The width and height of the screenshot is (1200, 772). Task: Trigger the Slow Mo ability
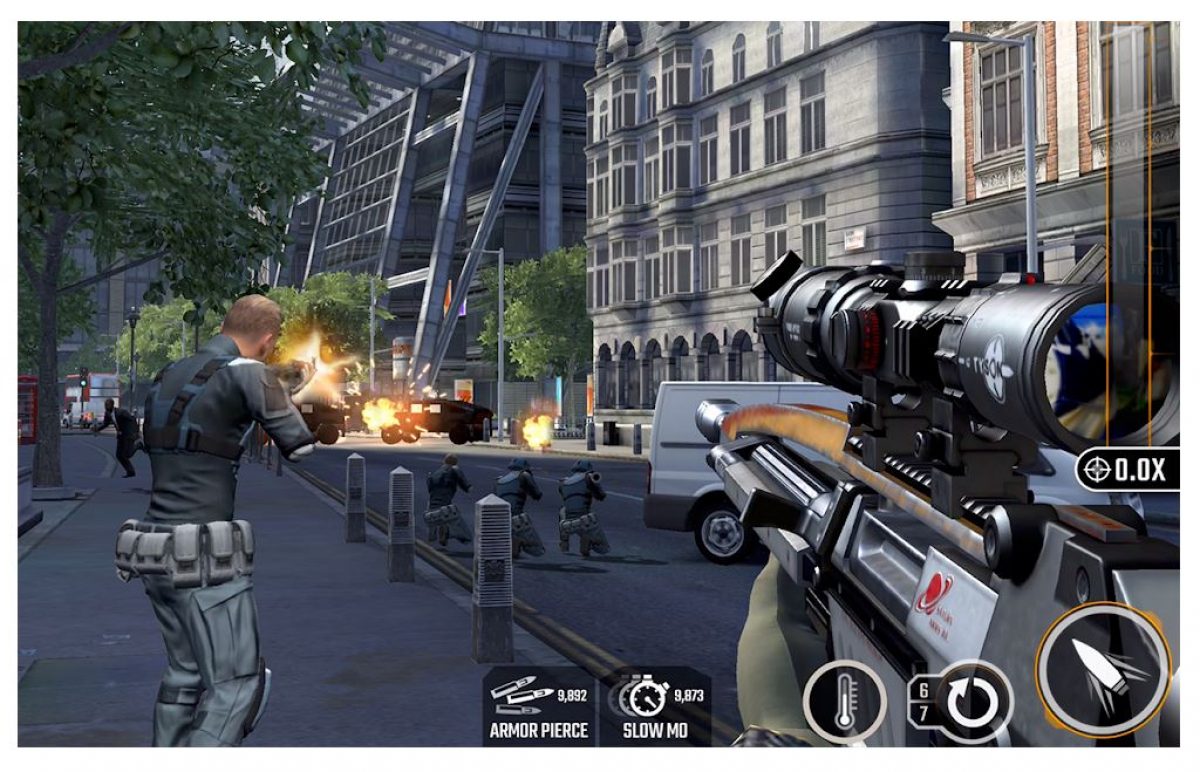655,706
